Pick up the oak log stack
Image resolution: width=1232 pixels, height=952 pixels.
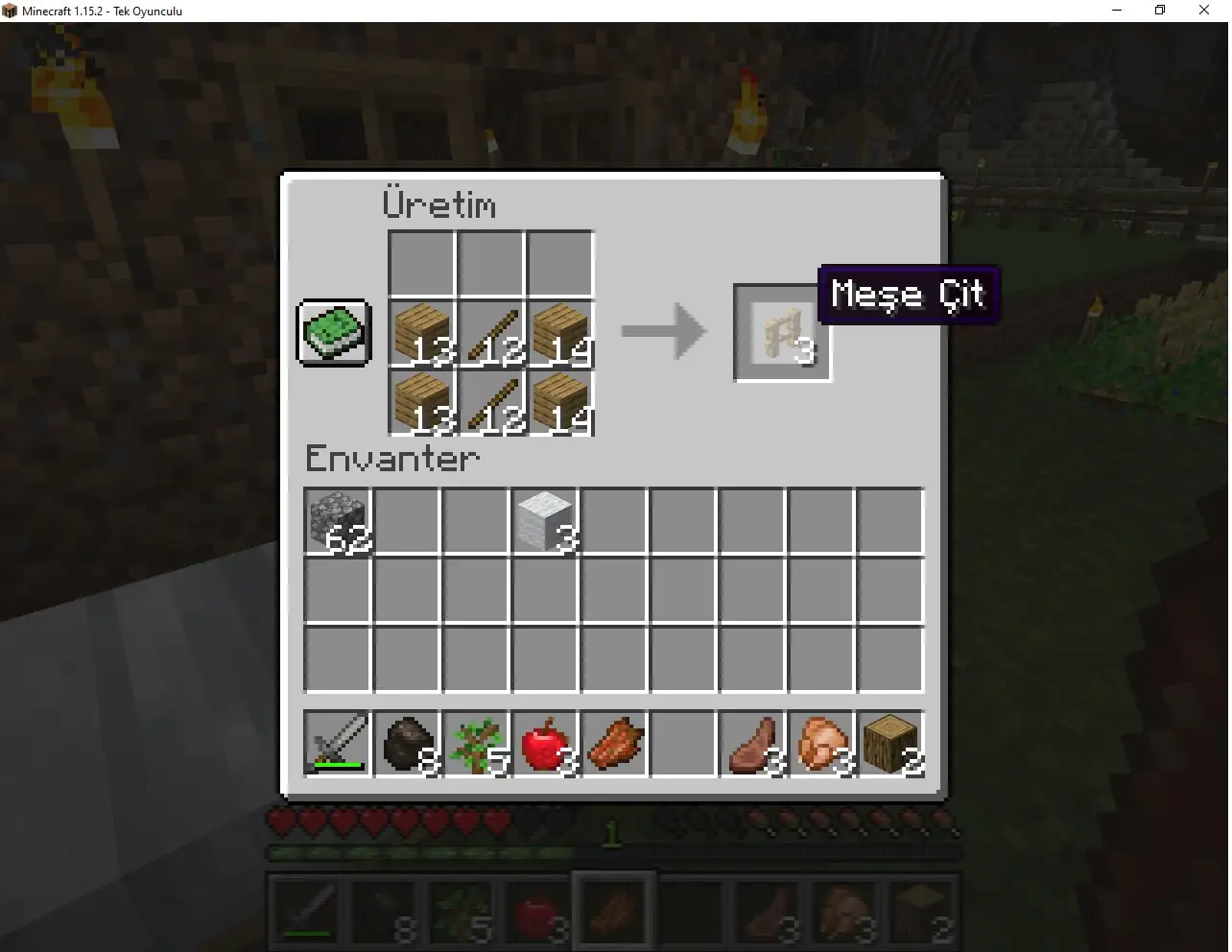[x=889, y=744]
